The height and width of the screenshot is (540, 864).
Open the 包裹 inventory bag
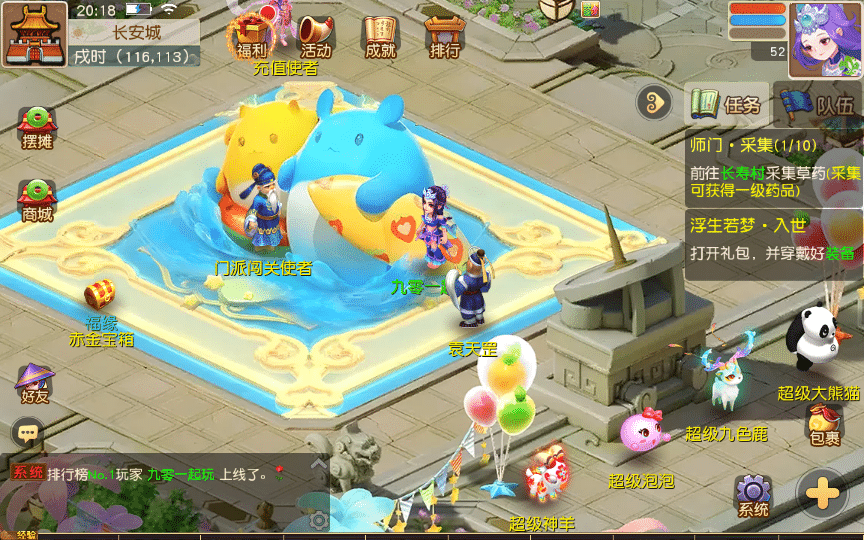(825, 424)
